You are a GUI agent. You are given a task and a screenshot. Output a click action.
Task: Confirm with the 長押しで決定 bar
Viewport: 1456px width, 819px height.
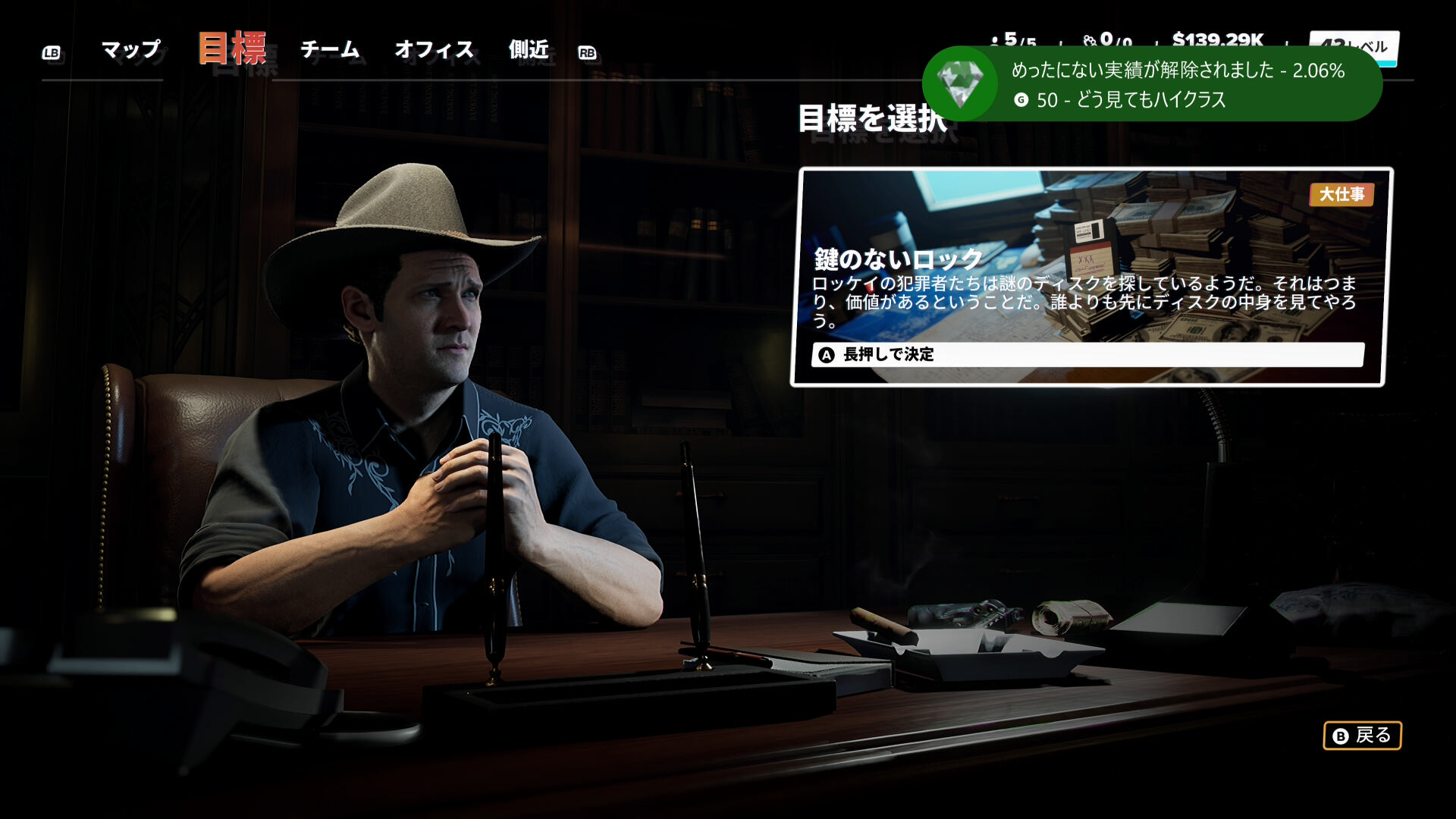pos(1087,354)
